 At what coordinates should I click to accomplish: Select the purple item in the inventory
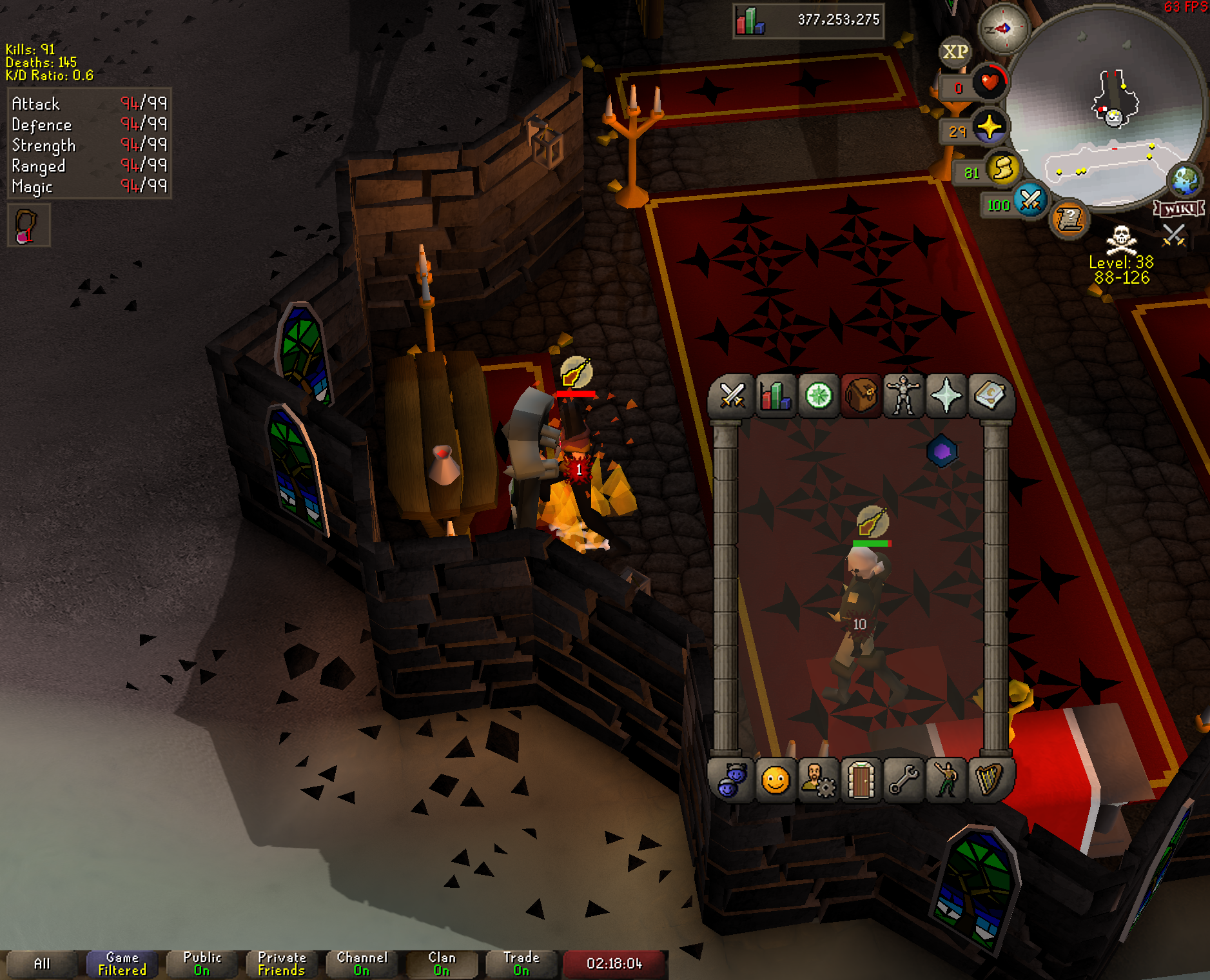[x=942, y=451]
